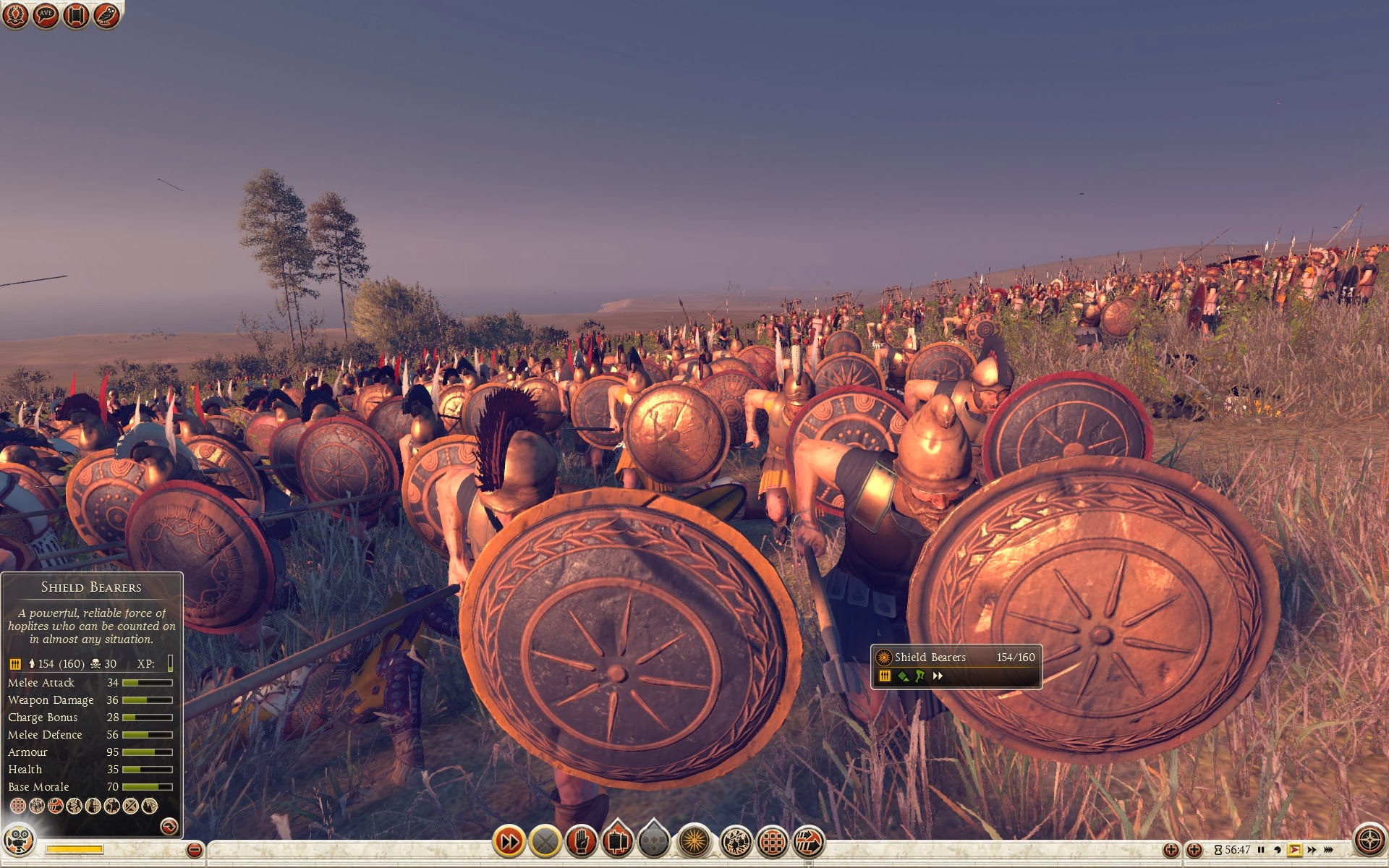Set battle speed to slow motion

point(1278,850)
